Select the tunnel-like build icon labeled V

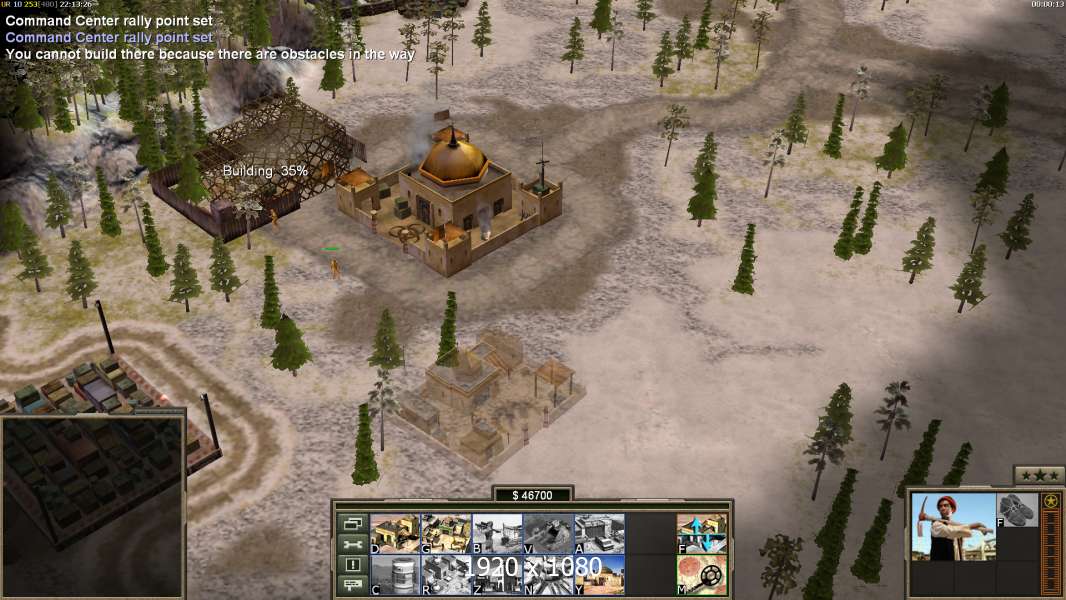click(548, 533)
